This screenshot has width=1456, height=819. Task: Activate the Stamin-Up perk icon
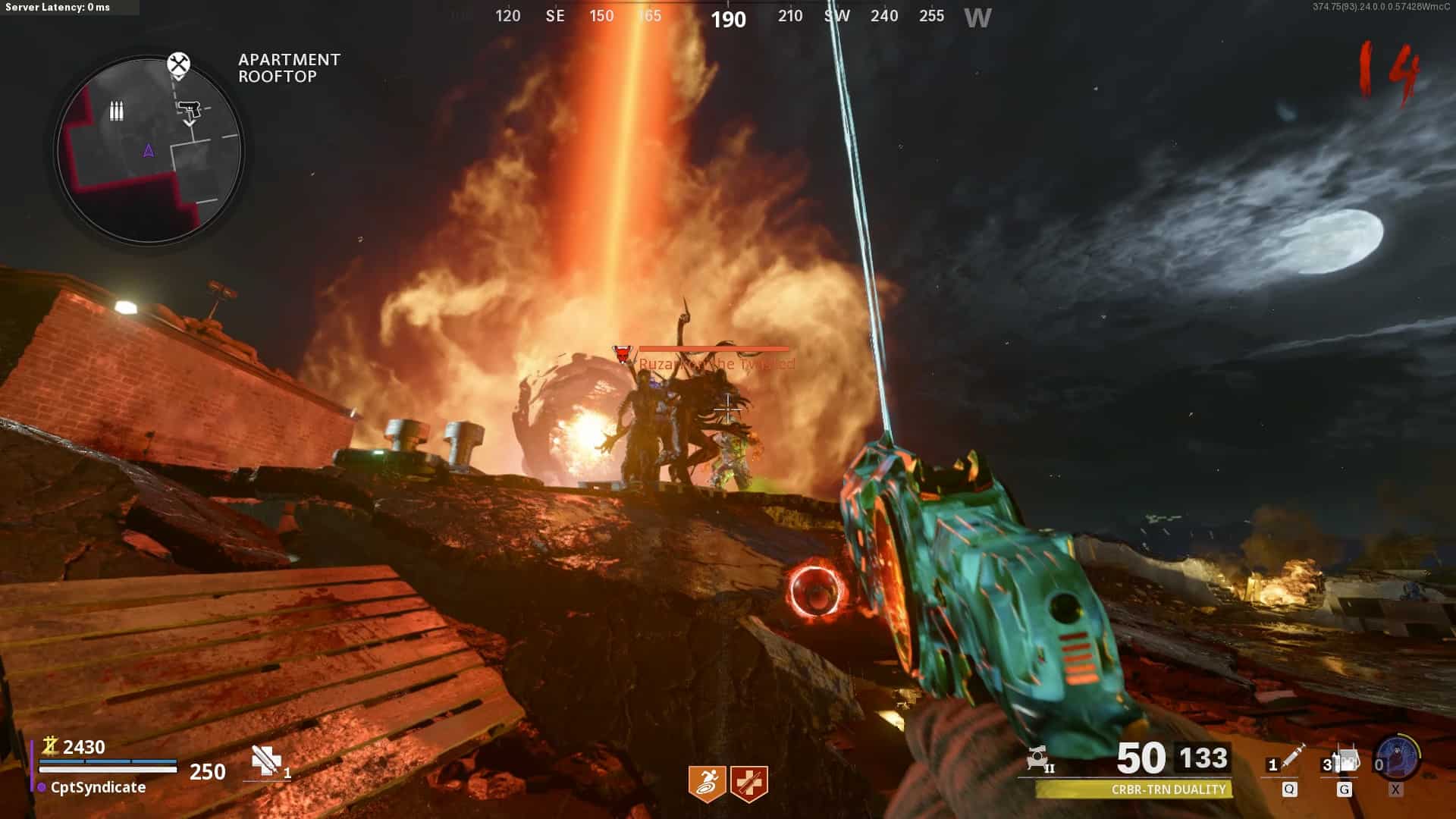[x=707, y=783]
